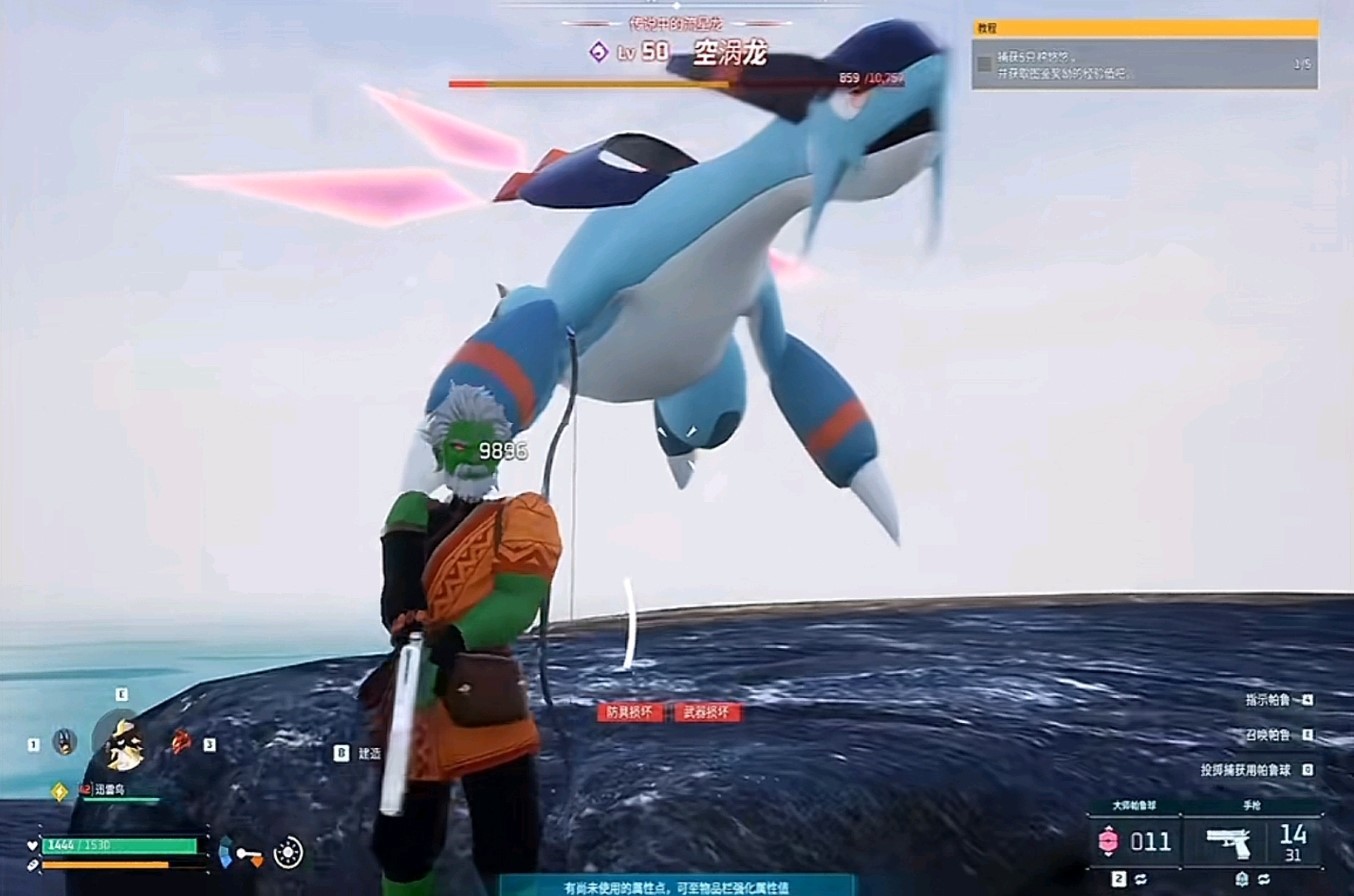Screen dimensions: 1354x896
Task: Click the blue shield gauge icon
Action: 226,852
